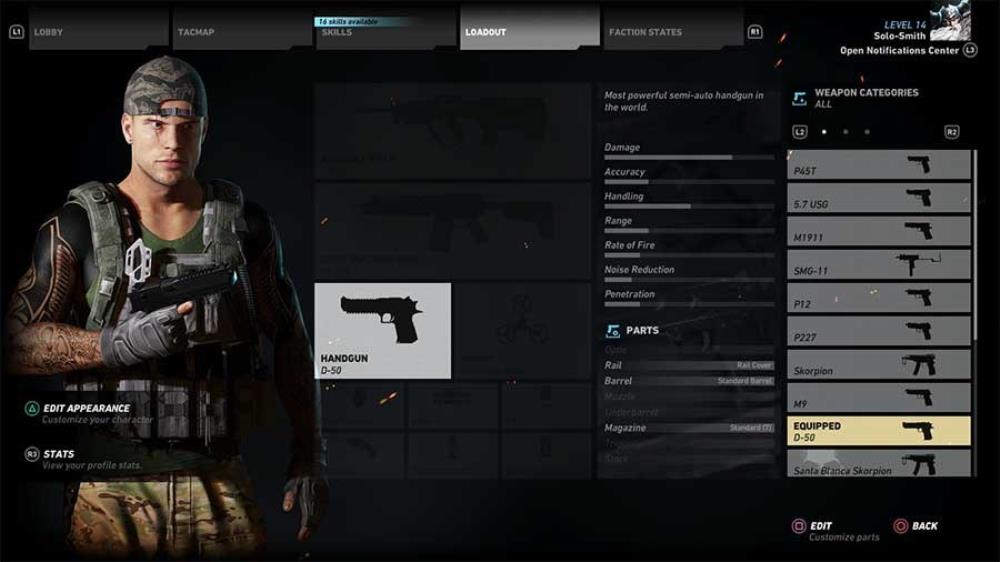The height and width of the screenshot is (562, 1000).
Task: Select the Handgun D-50 loadout slot
Action: [382, 331]
